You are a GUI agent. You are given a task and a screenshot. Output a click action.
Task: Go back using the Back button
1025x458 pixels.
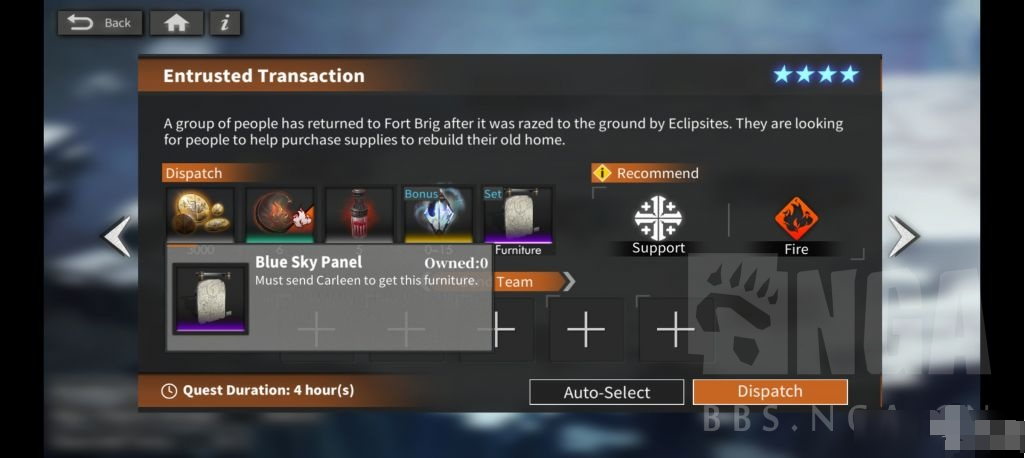pos(100,22)
